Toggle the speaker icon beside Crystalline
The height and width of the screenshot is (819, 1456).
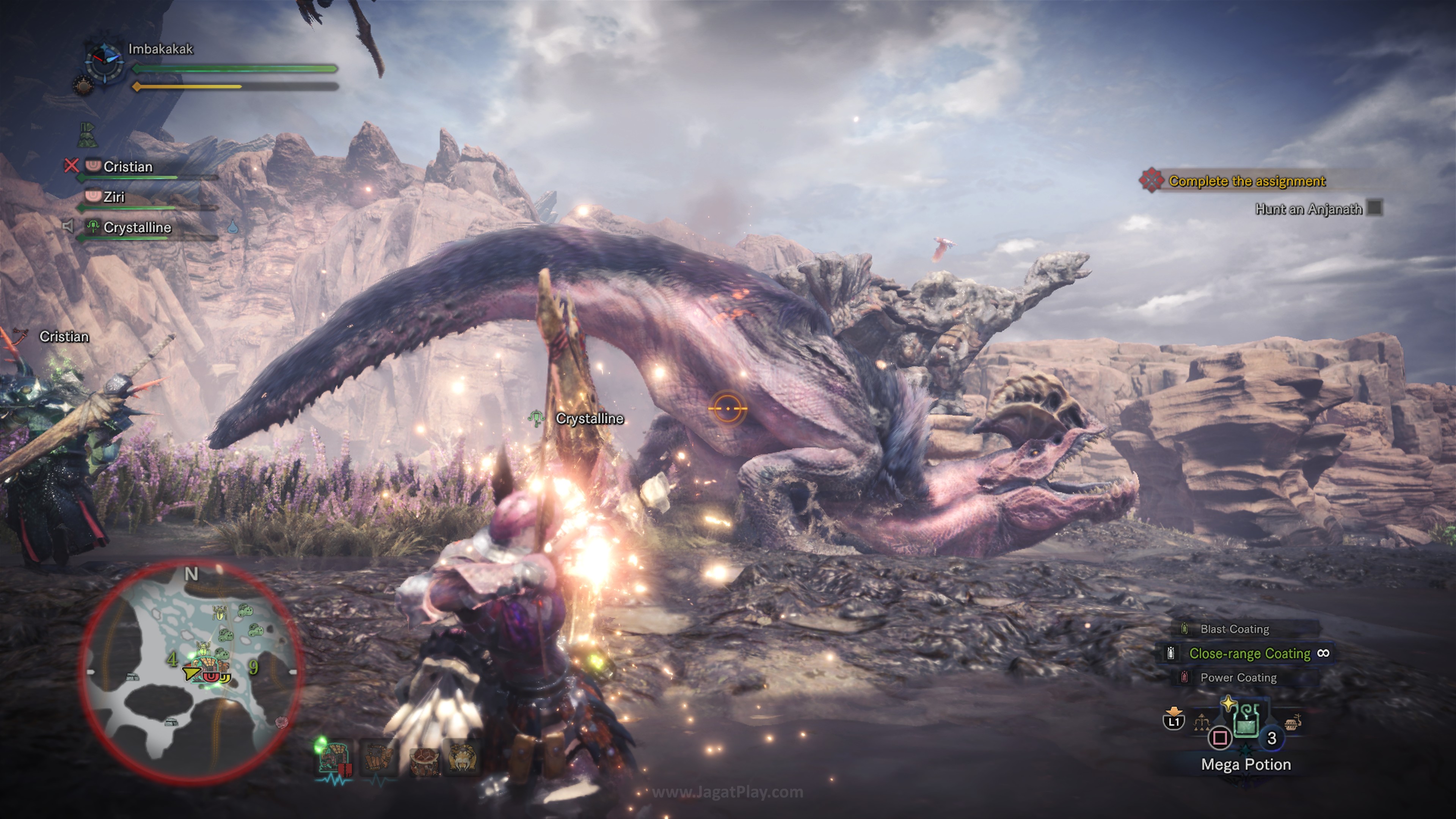point(68,227)
